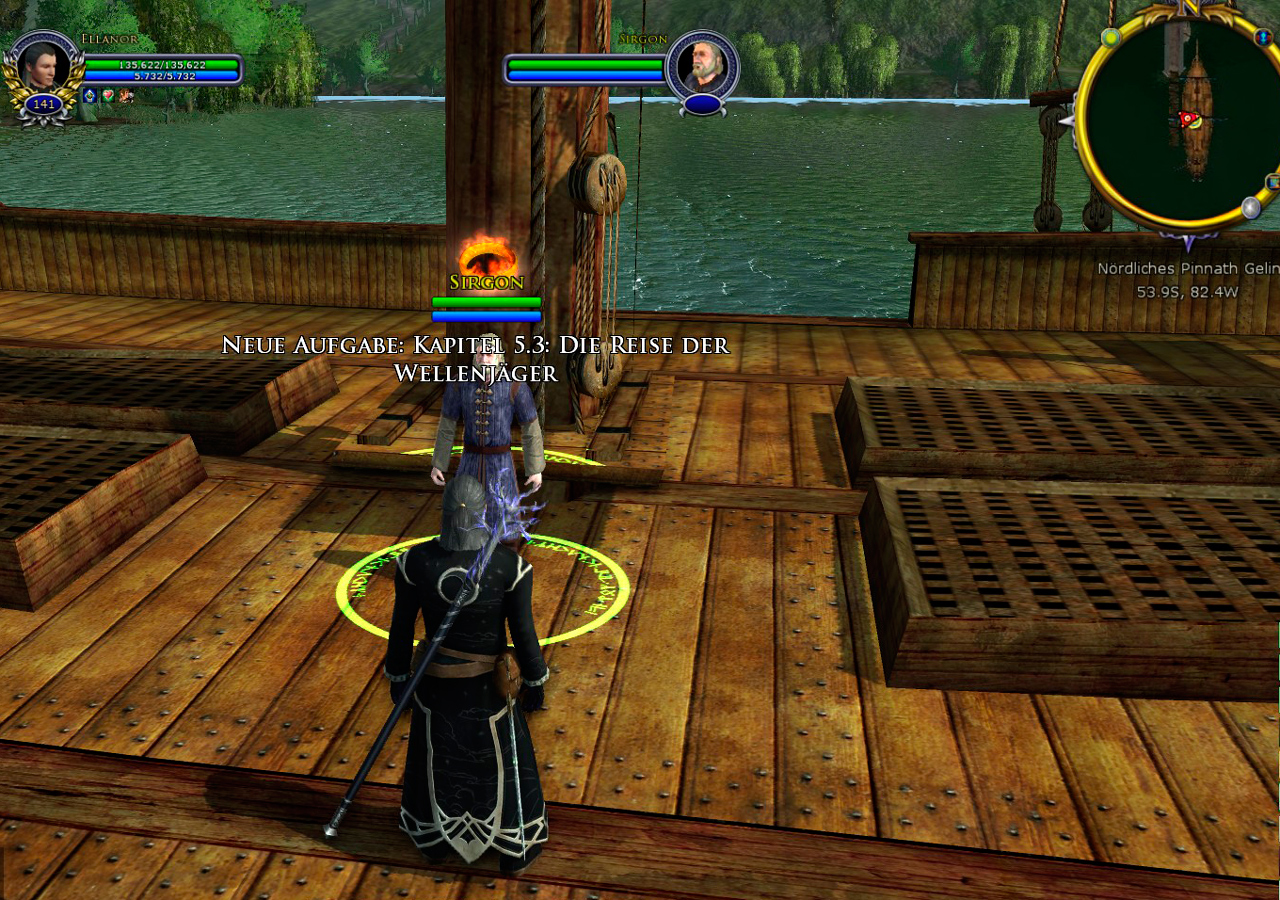Click the character face buff icon
Viewport: 1280px width, 900px height.
tap(126, 96)
